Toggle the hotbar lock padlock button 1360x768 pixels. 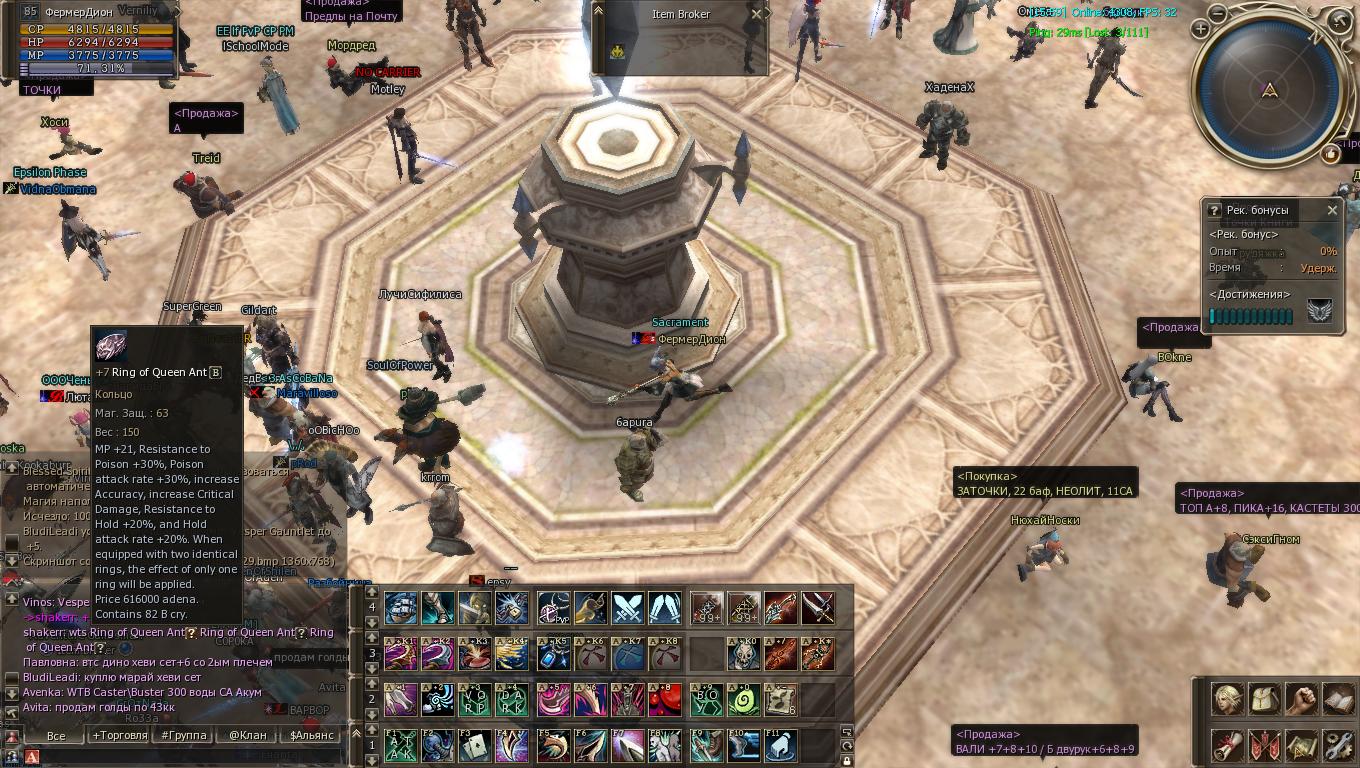[x=847, y=760]
